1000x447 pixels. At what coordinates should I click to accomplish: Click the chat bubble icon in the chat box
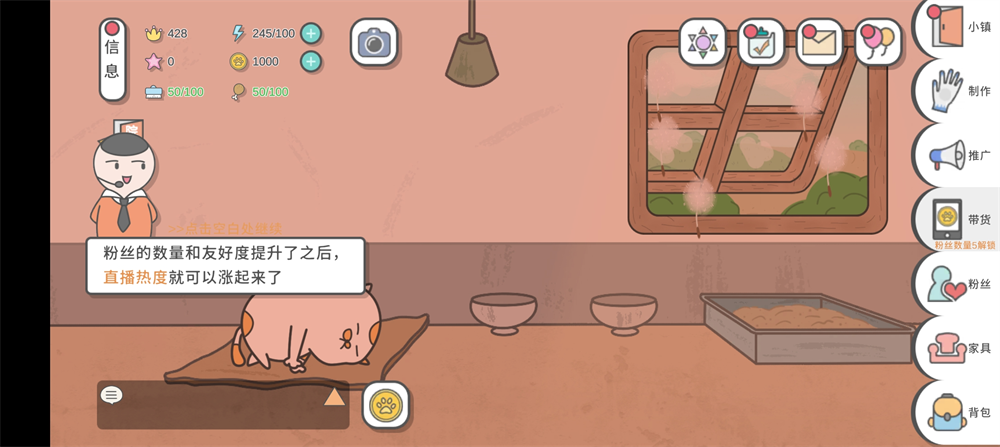coord(112,395)
